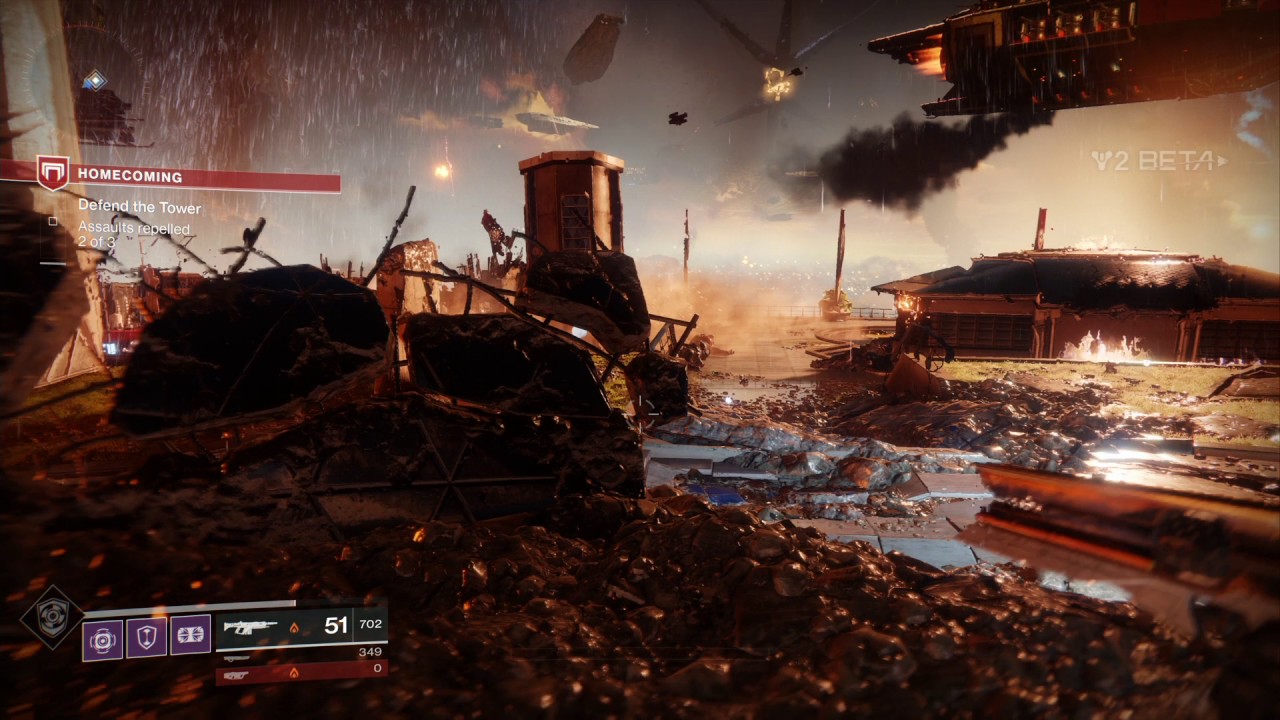
Task: Switch to the red power weapon
Action: 238,673
